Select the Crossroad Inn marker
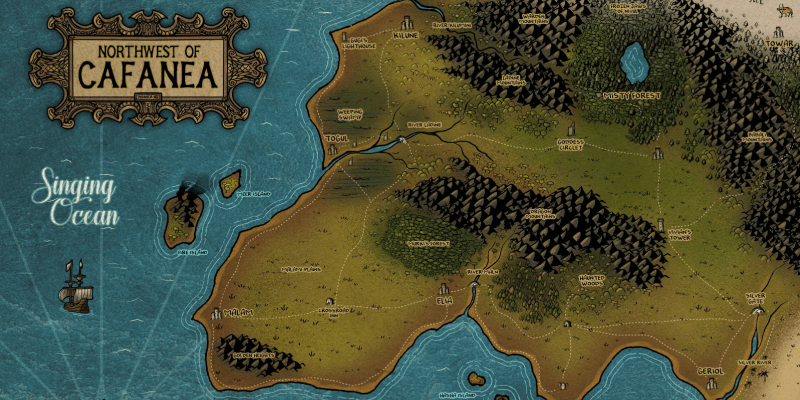Image resolution: width=800 pixels, height=400 pixels. [x=330, y=301]
